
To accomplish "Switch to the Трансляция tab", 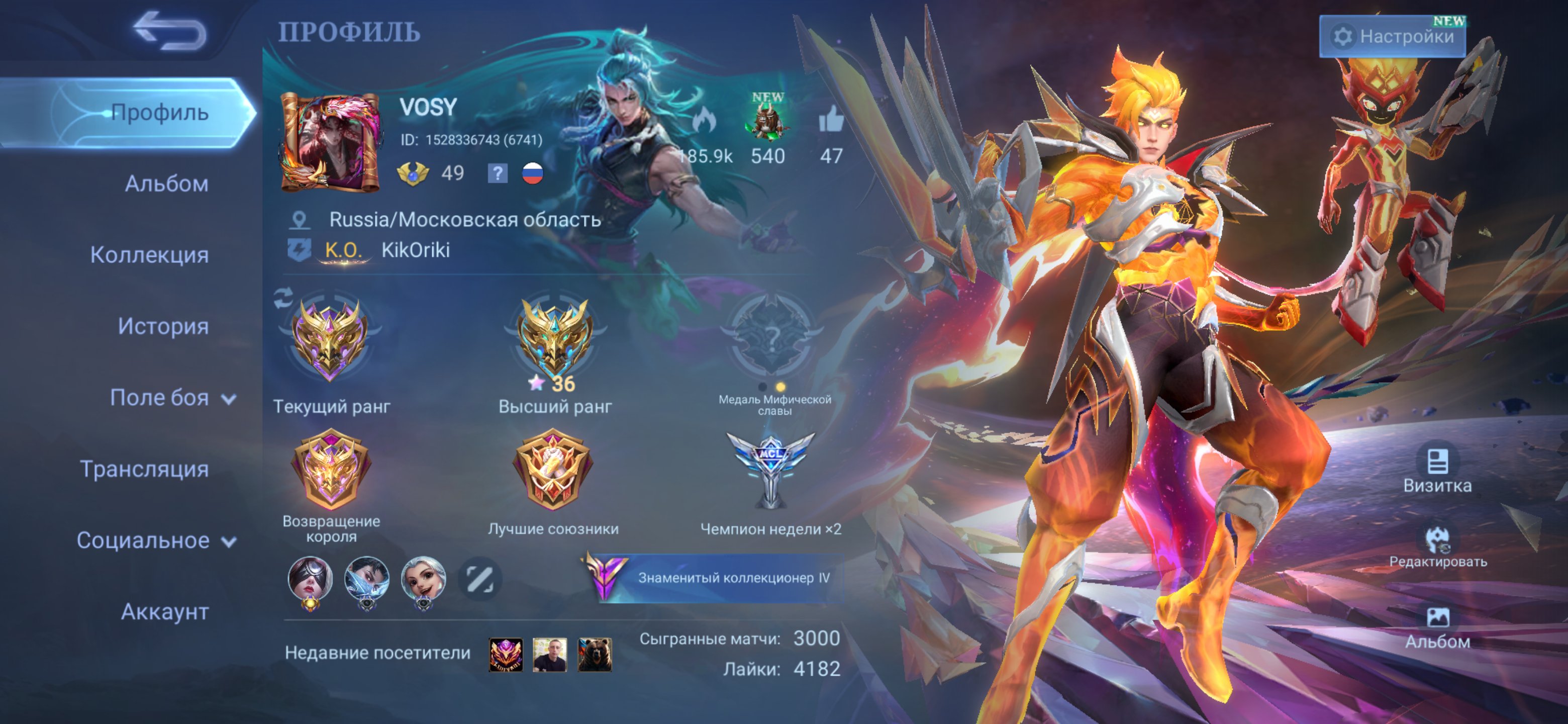I will (144, 469).
